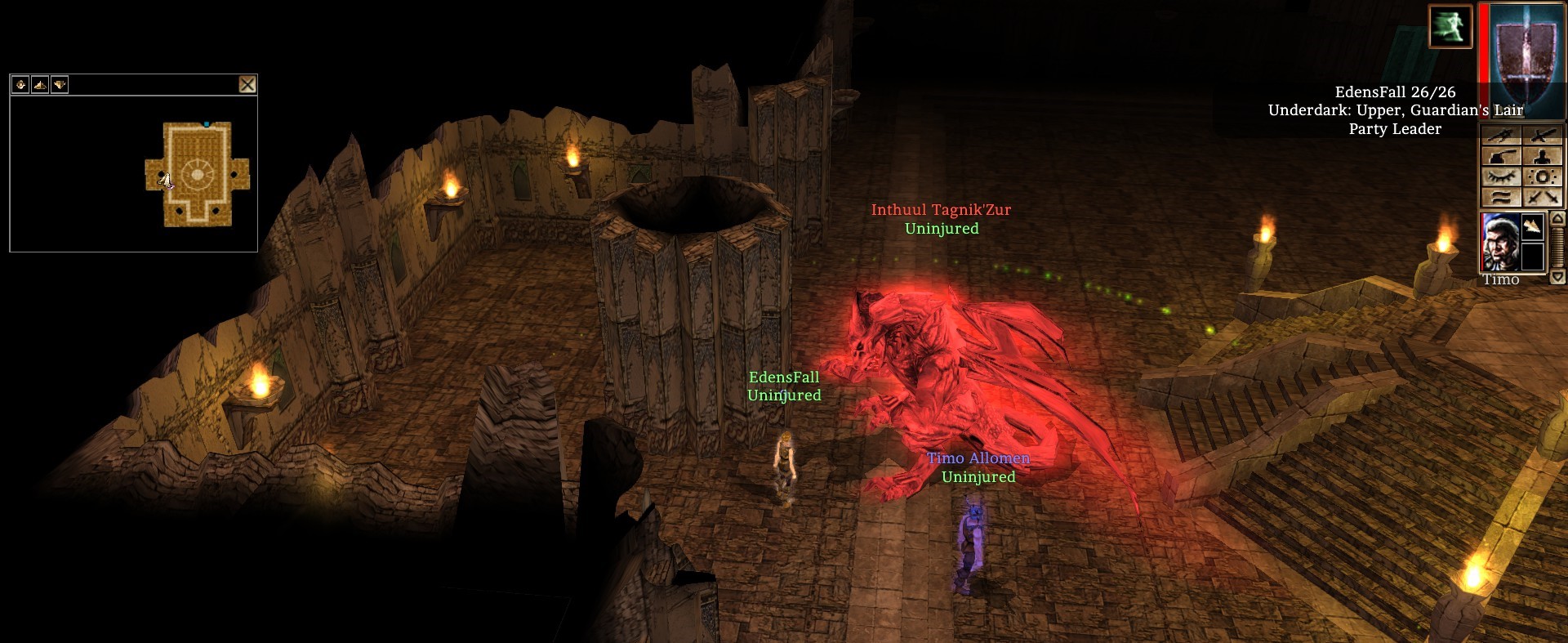
Task: Click the minimap's center-on-player button
Action: [x=20, y=84]
